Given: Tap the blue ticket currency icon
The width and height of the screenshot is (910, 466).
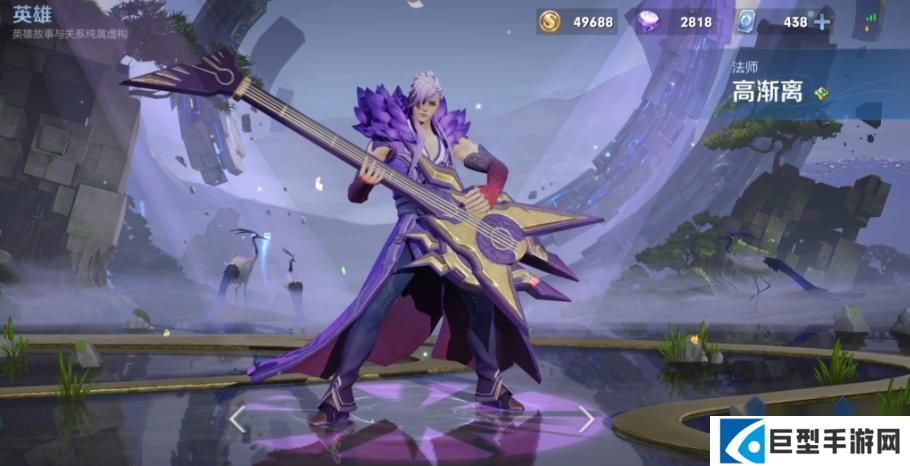Looking at the screenshot, I should pos(745,22).
